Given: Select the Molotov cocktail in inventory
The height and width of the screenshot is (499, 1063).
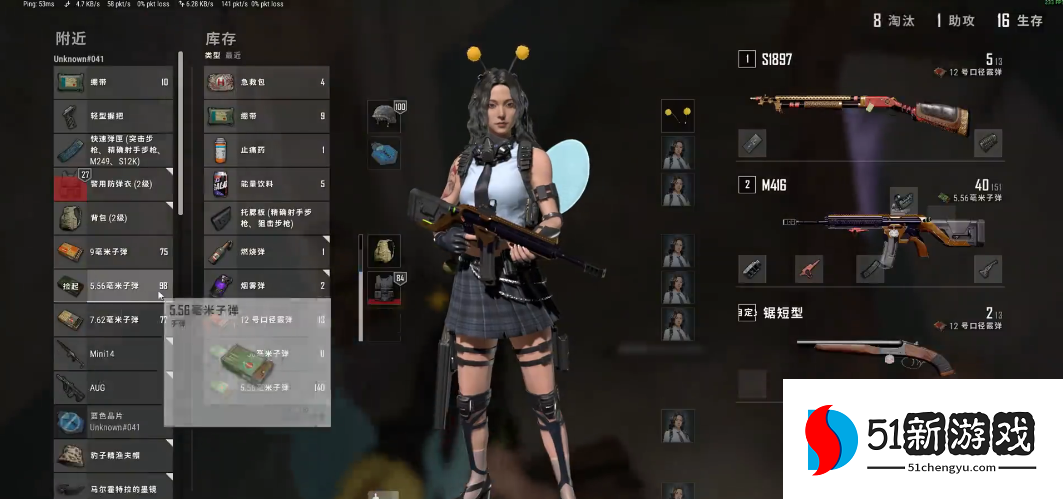Looking at the screenshot, I should [x=266, y=252].
